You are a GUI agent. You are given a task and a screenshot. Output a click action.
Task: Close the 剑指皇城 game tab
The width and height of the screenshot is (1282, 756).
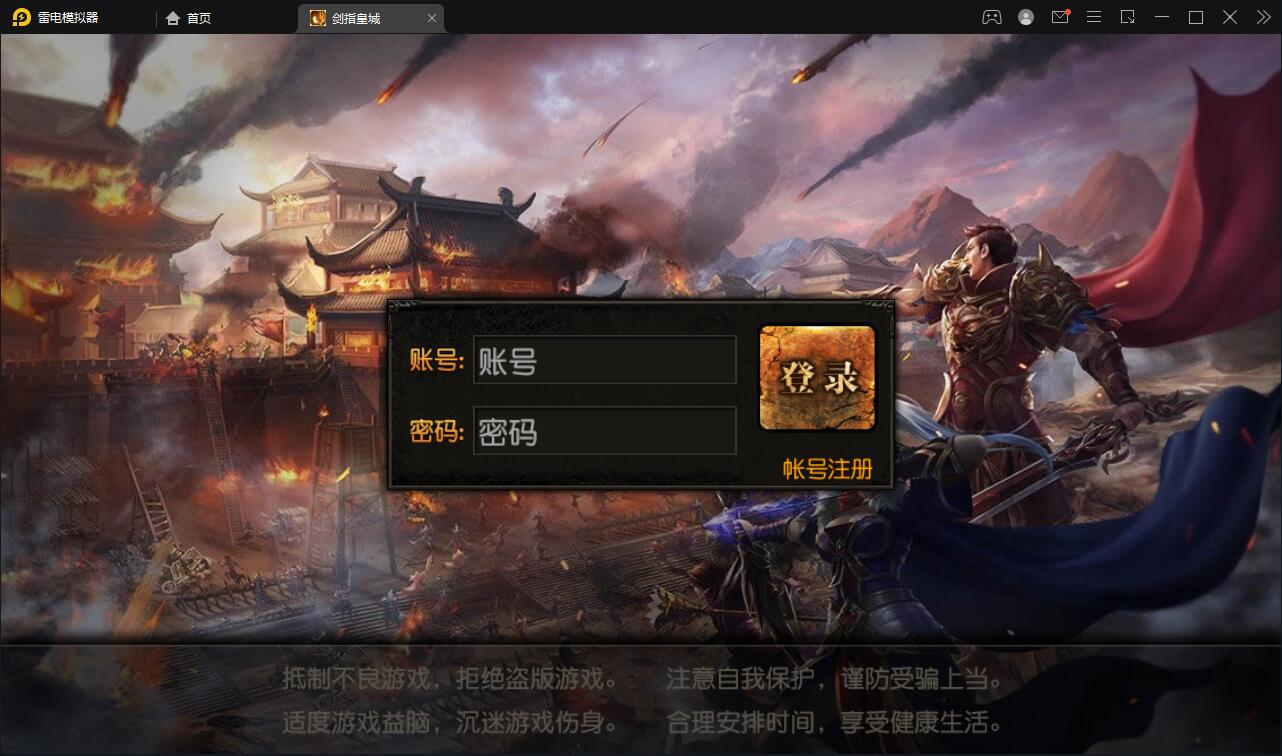coord(432,17)
